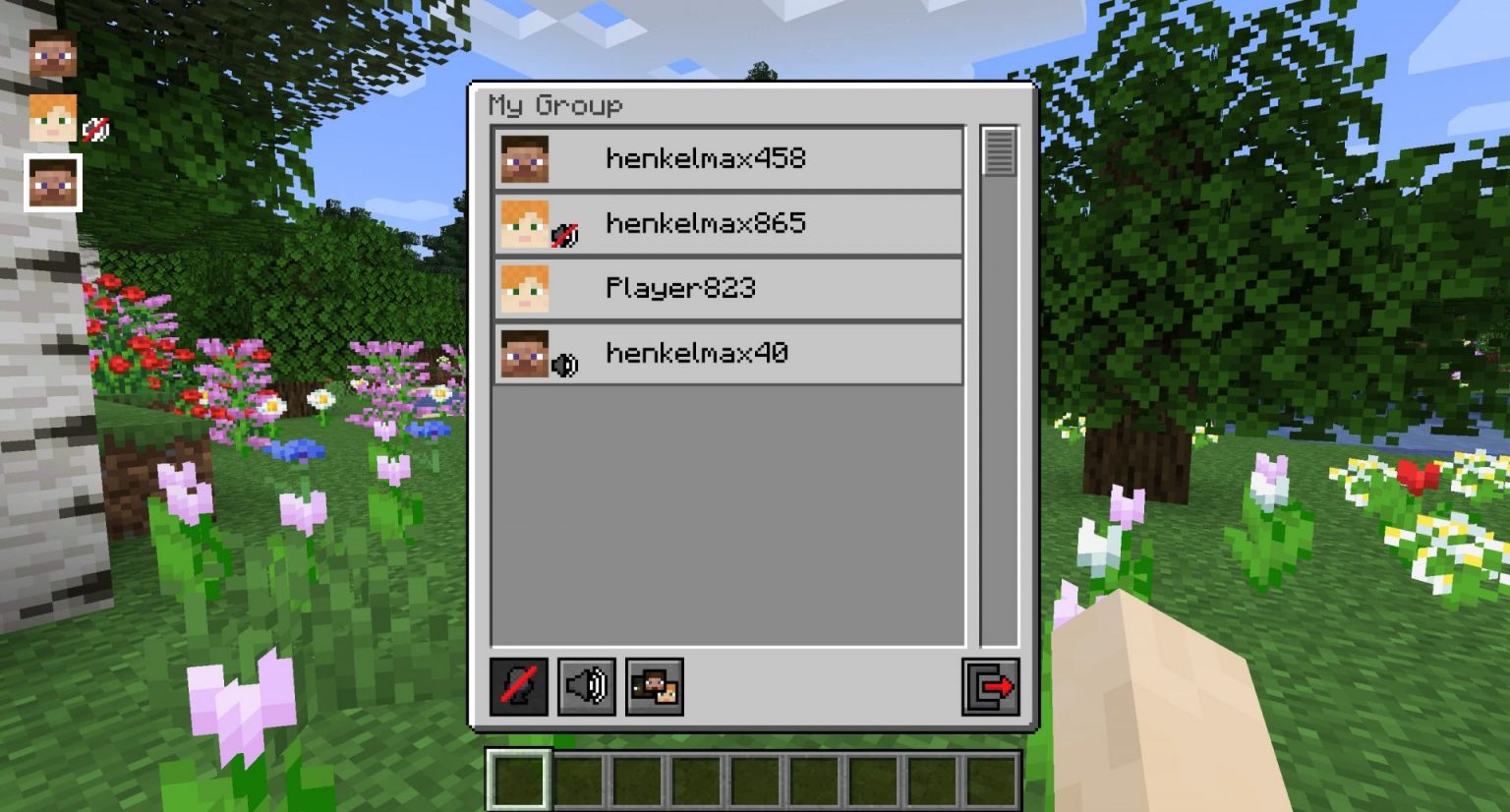This screenshot has width=1510, height=812.
Task: Click the henkelmax865 row
Action: (727, 223)
